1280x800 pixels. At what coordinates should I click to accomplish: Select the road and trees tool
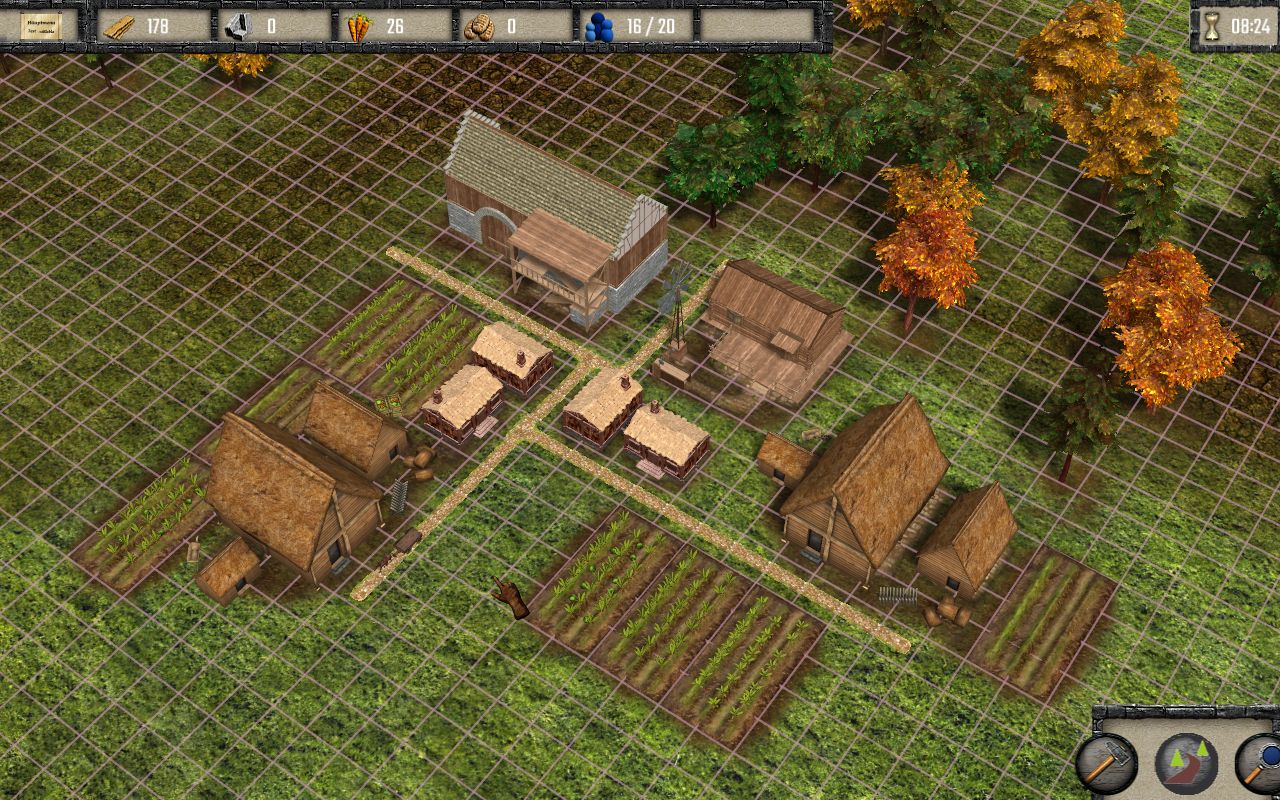tap(1186, 763)
